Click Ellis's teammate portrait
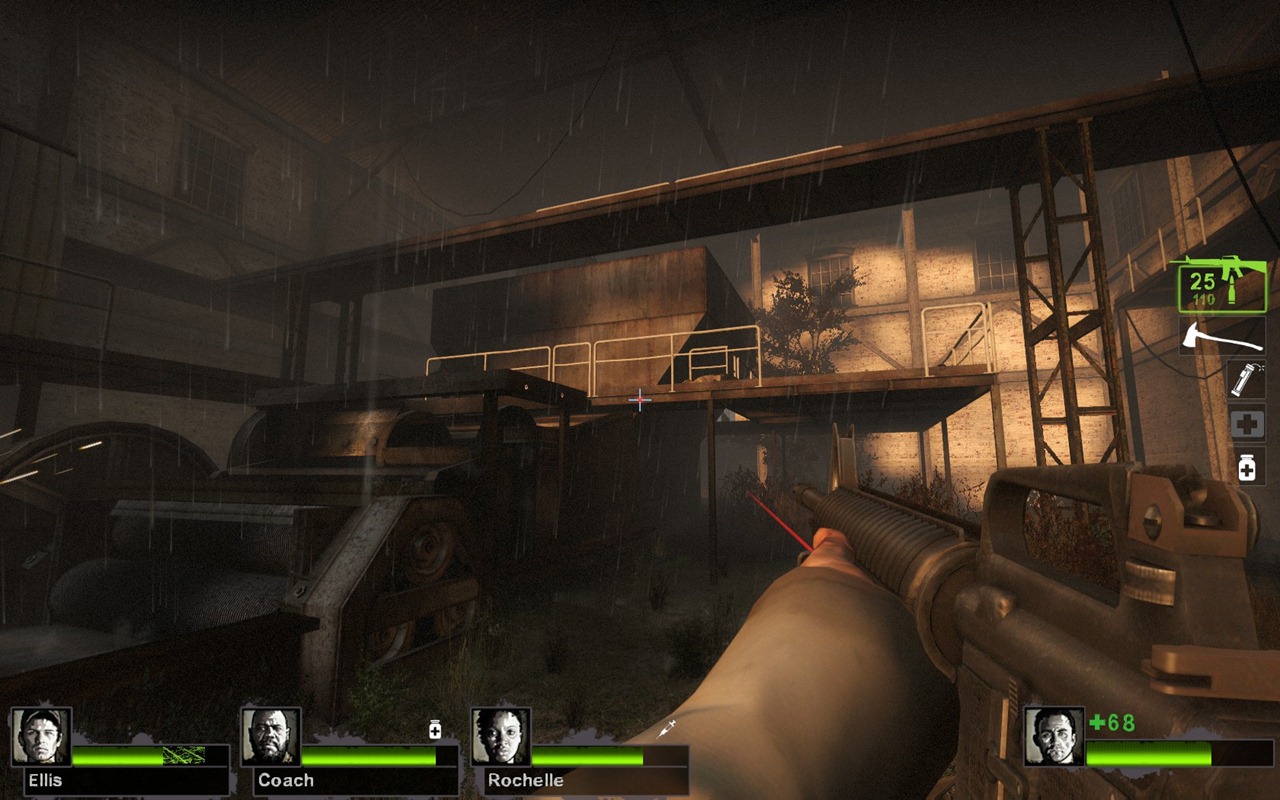1280x800 pixels. [x=42, y=737]
